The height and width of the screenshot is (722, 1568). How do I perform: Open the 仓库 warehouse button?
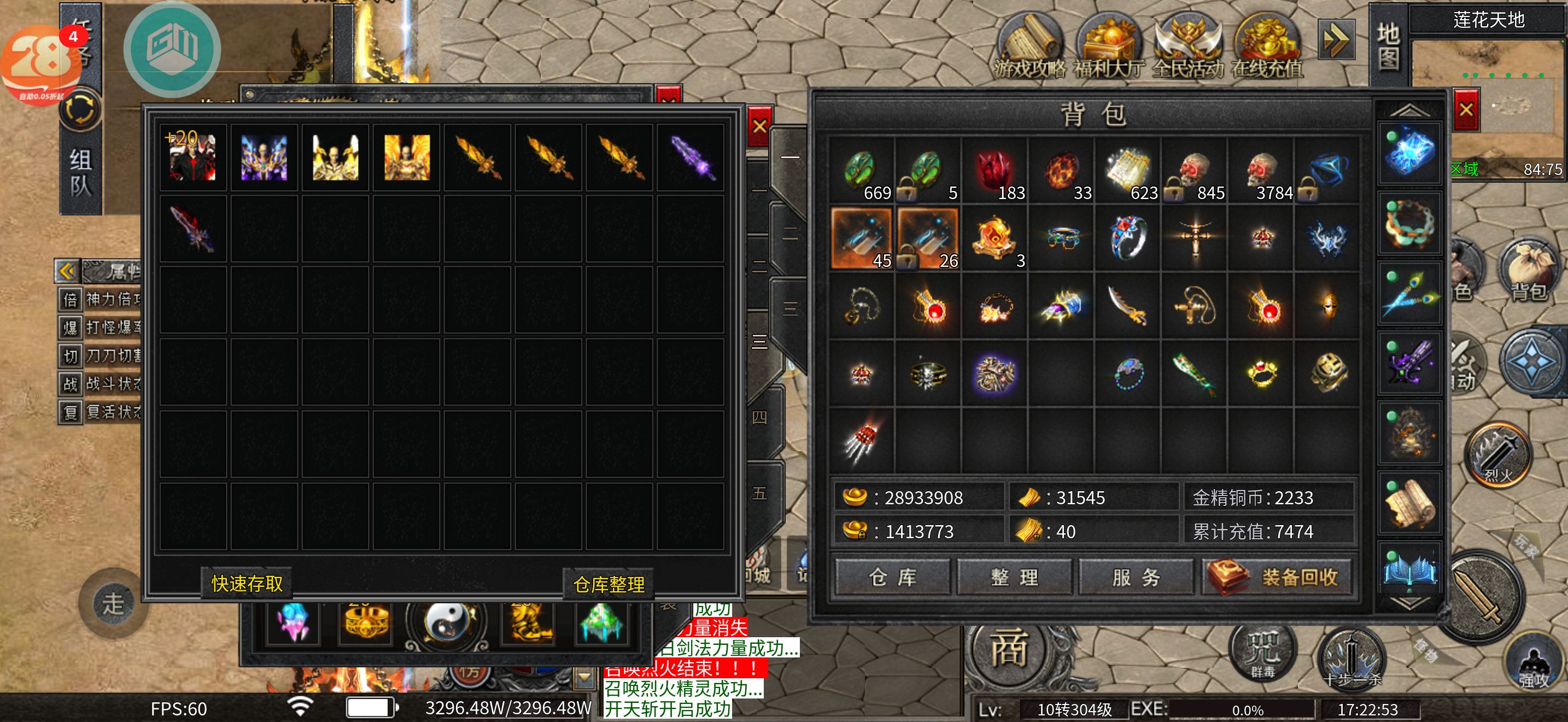892,577
